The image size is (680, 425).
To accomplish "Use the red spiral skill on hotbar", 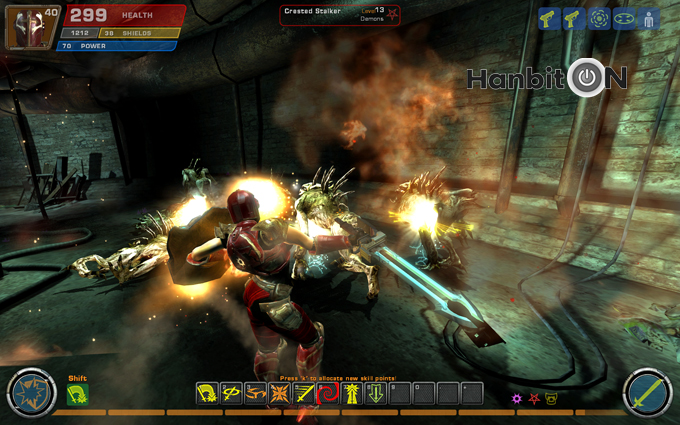I will tap(326, 394).
